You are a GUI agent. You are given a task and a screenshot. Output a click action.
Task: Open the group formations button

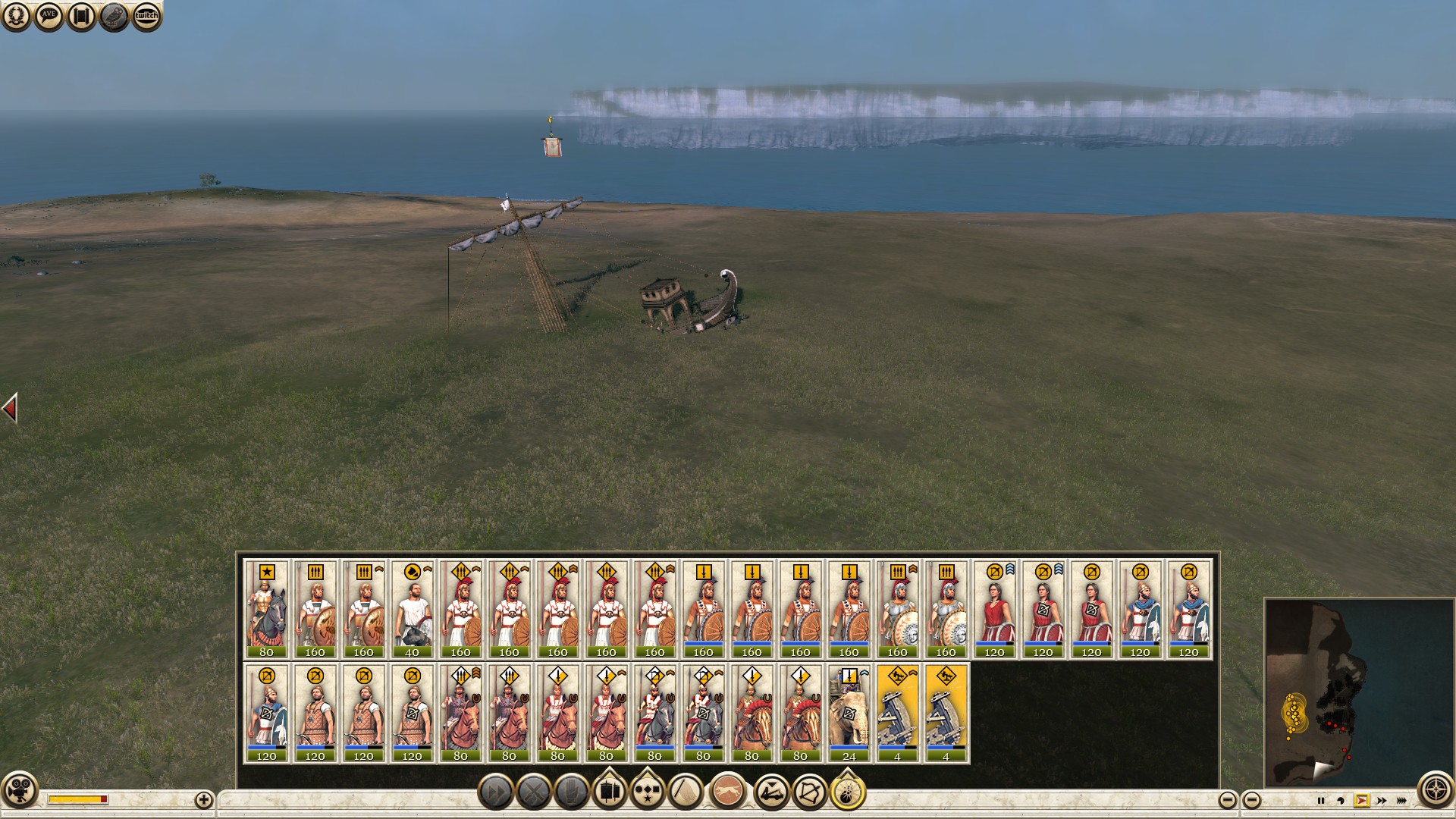pyautogui.click(x=647, y=792)
